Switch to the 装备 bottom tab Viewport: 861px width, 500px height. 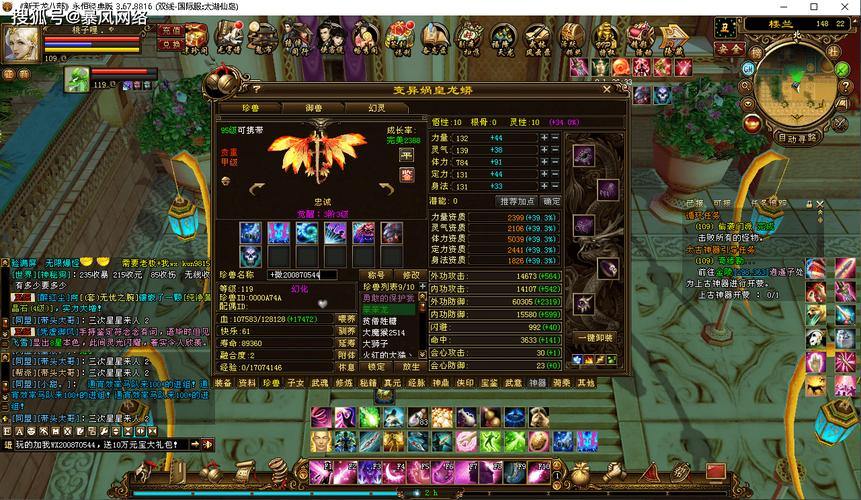tap(223, 382)
